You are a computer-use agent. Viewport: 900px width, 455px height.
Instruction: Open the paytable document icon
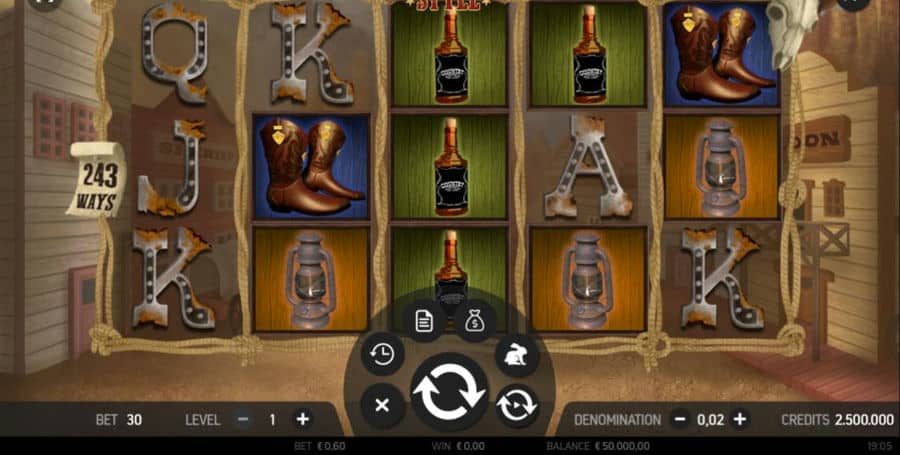tap(424, 320)
